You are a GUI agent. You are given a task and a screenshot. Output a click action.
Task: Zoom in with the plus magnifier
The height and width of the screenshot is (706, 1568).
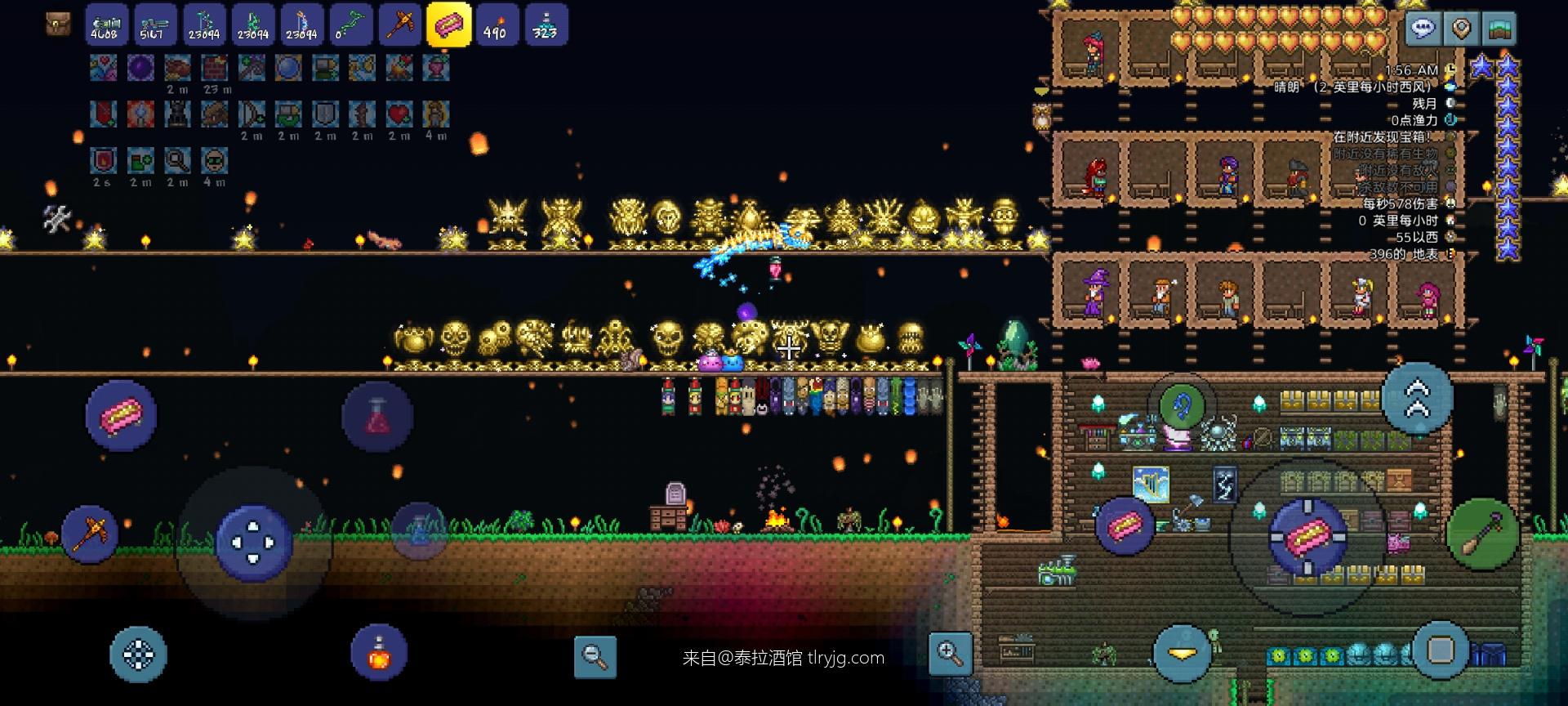pyautogui.click(x=950, y=653)
